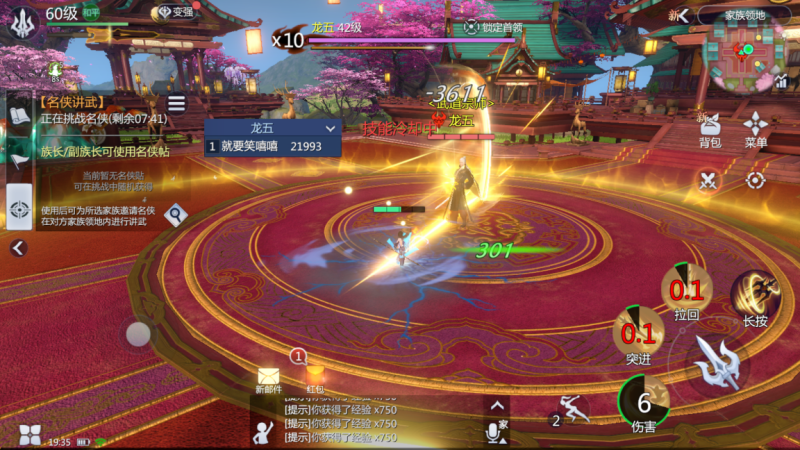Open the 背包 bag
This screenshot has height=450, width=800.
710,129
